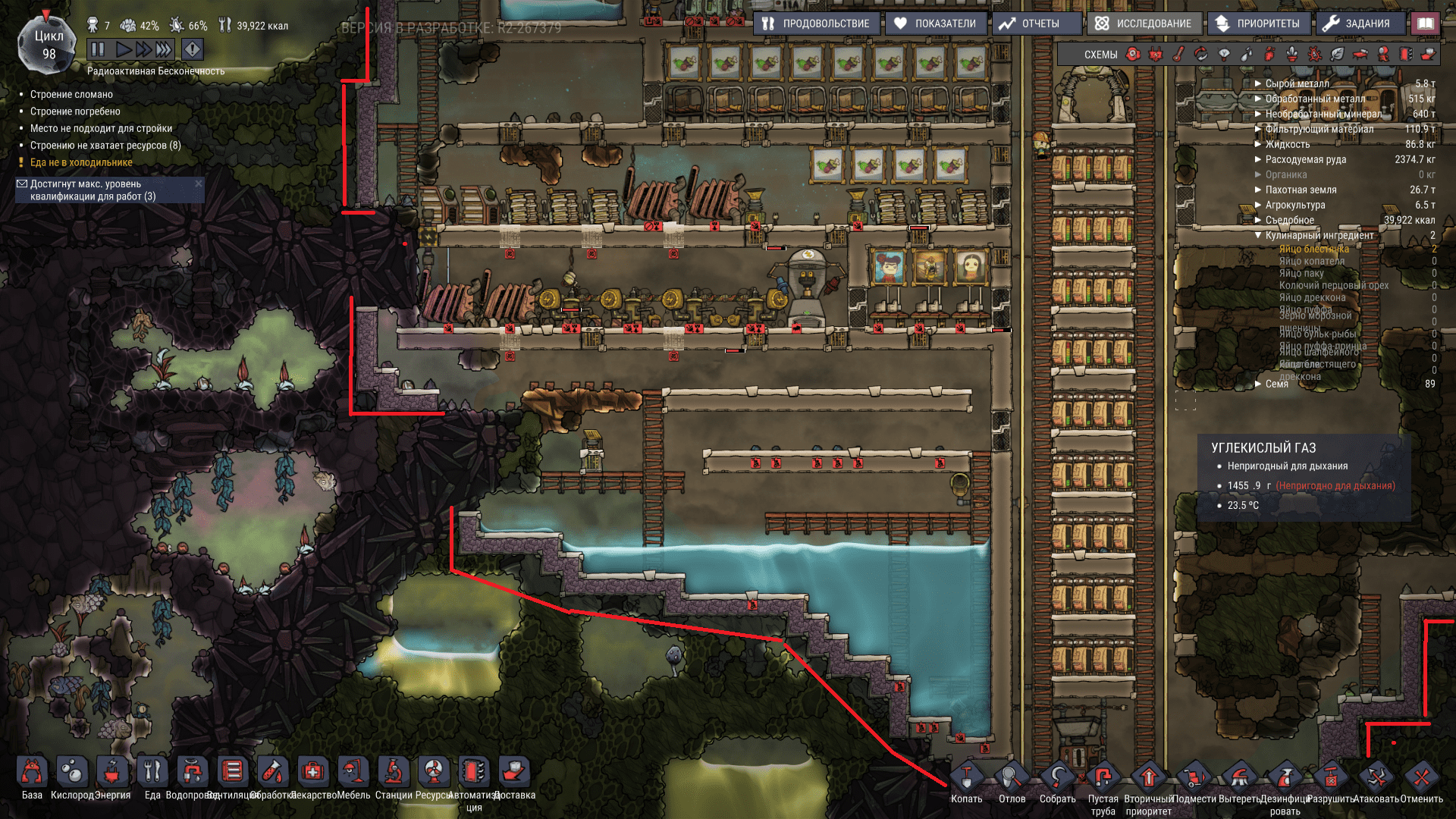
Task: Set the fastest game speed
Action: (163, 49)
